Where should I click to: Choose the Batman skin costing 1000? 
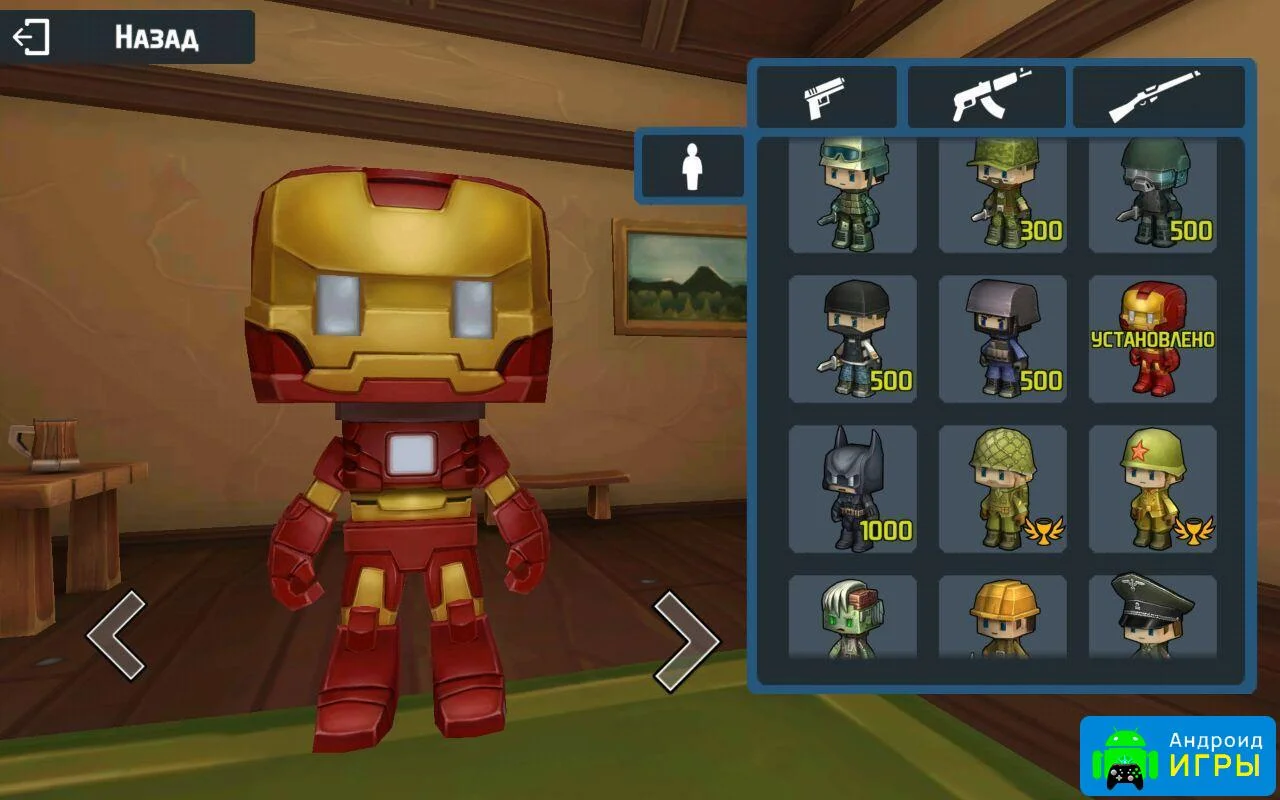tap(852, 489)
